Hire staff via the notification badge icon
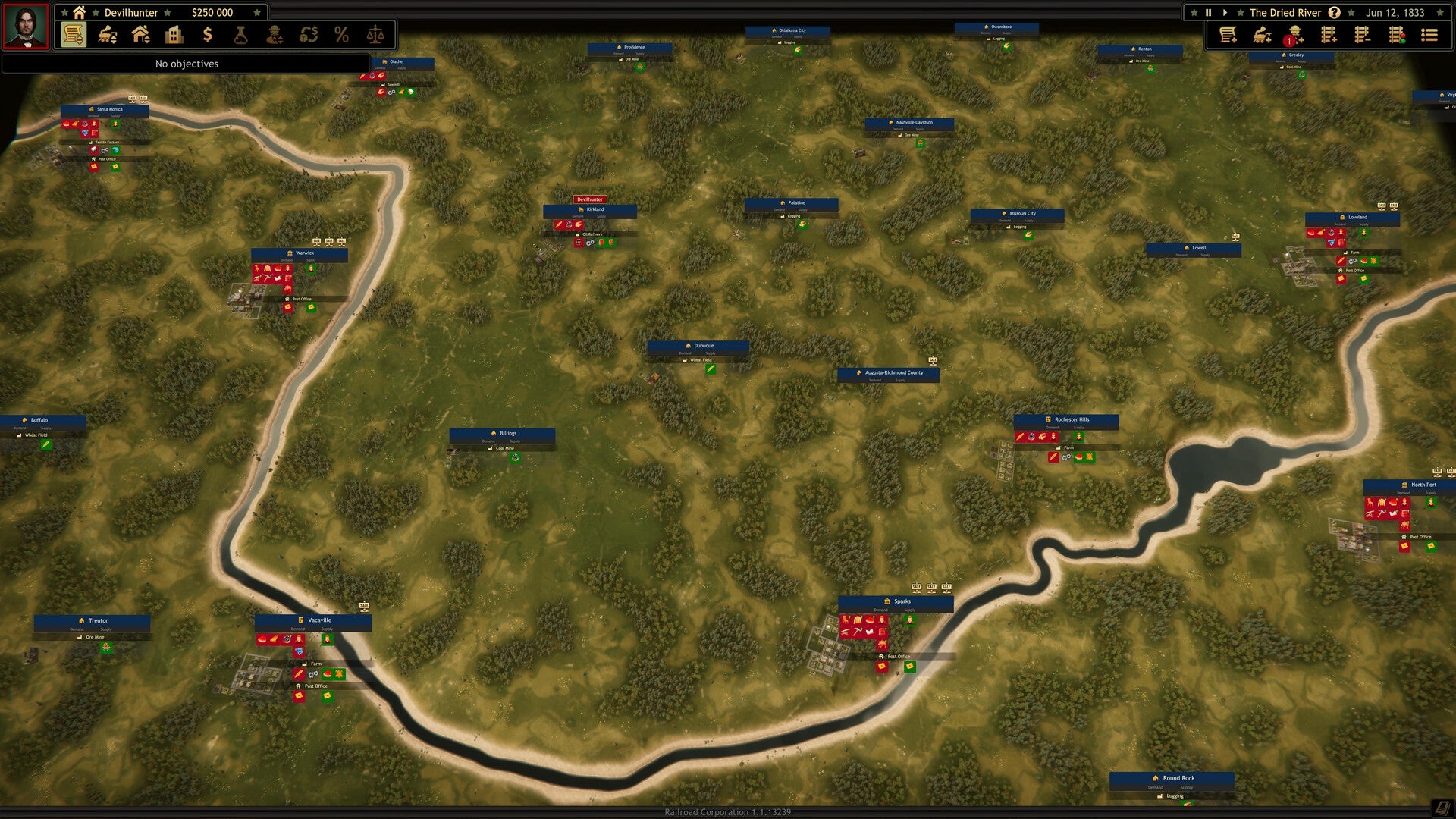 coord(1295,35)
